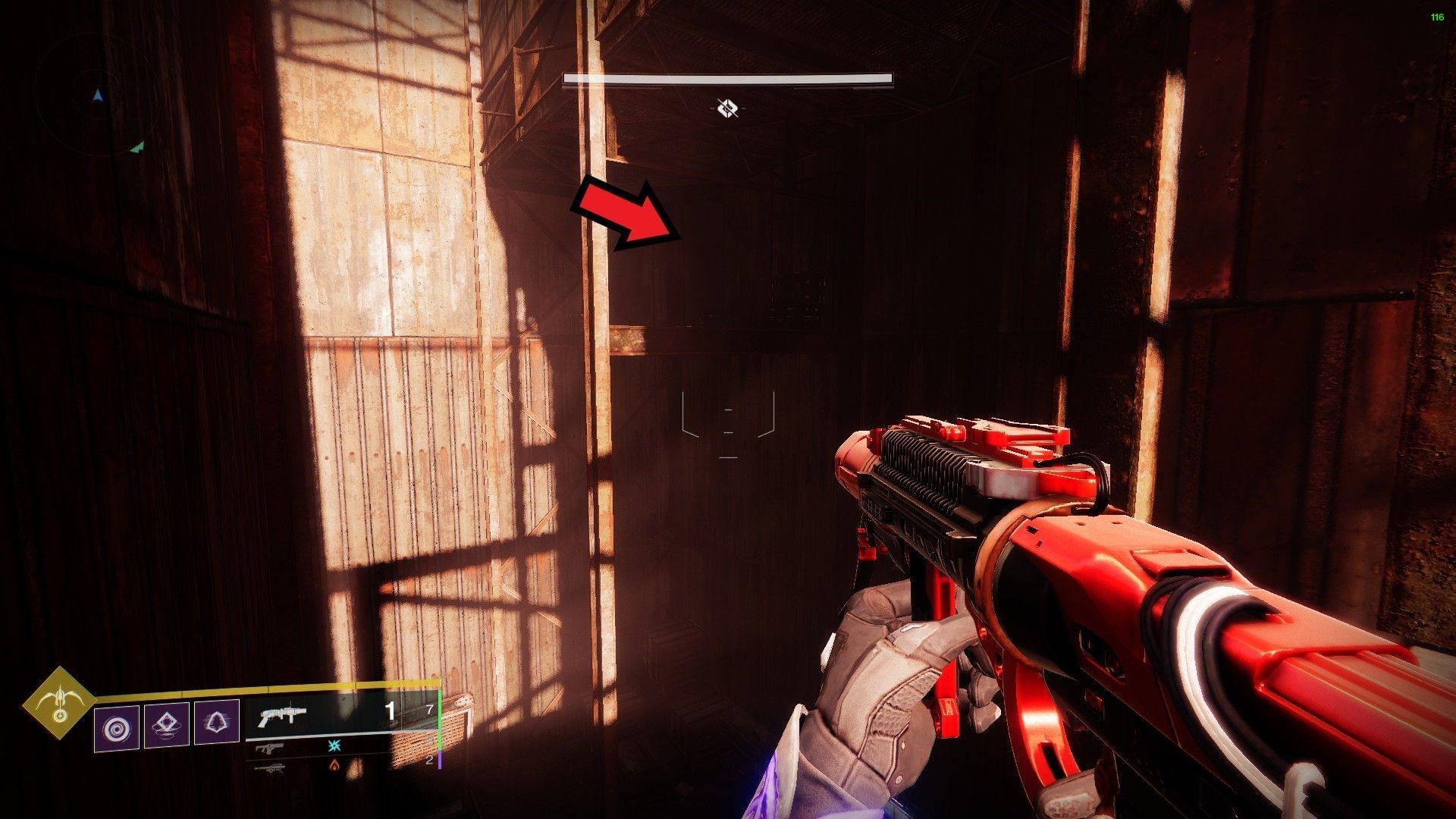Click the white objective progress bar
Viewport: 1456px width, 819px height.
coord(728,78)
